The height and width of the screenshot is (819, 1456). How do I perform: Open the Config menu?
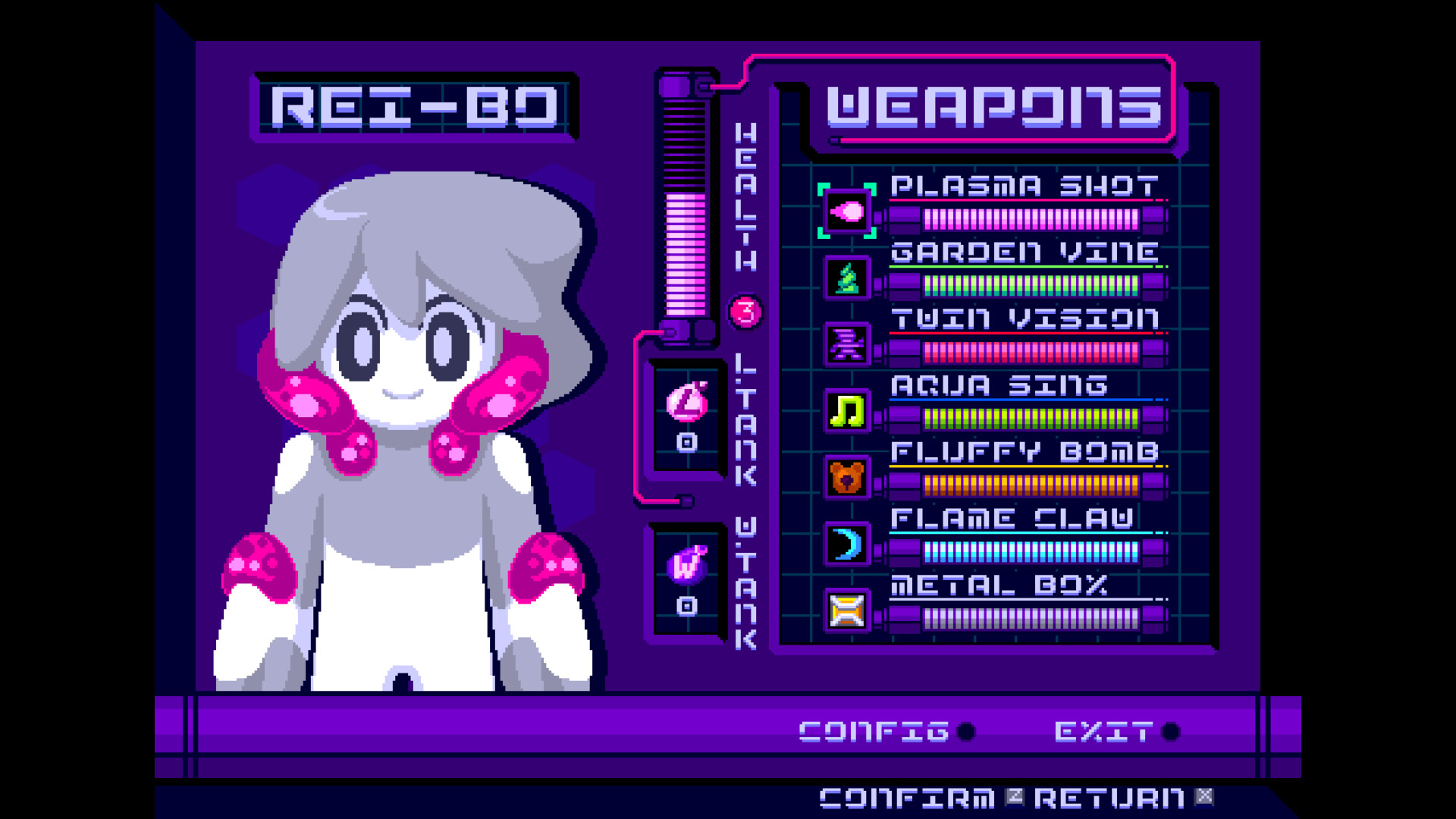(x=872, y=730)
